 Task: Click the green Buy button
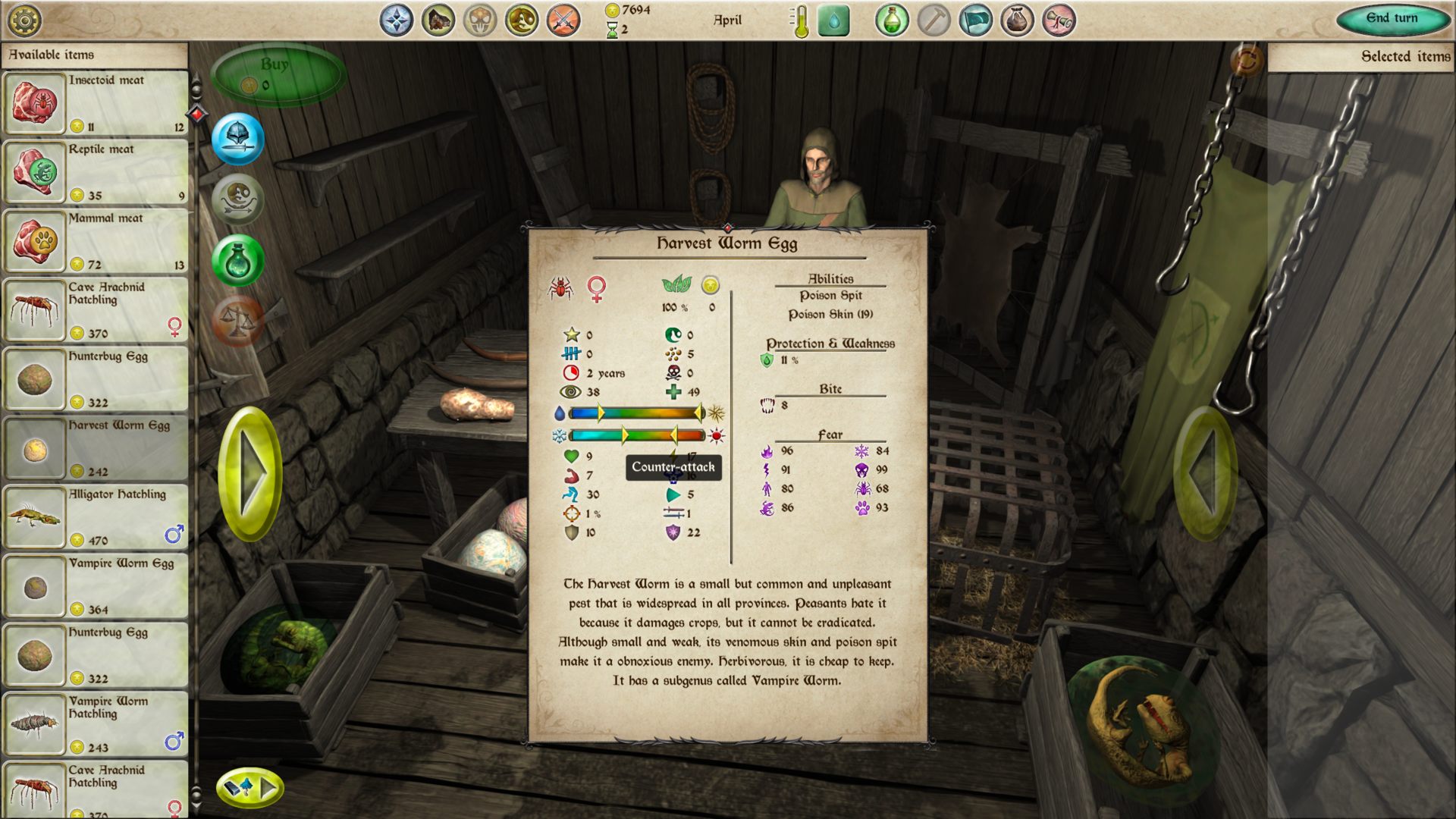point(278,74)
